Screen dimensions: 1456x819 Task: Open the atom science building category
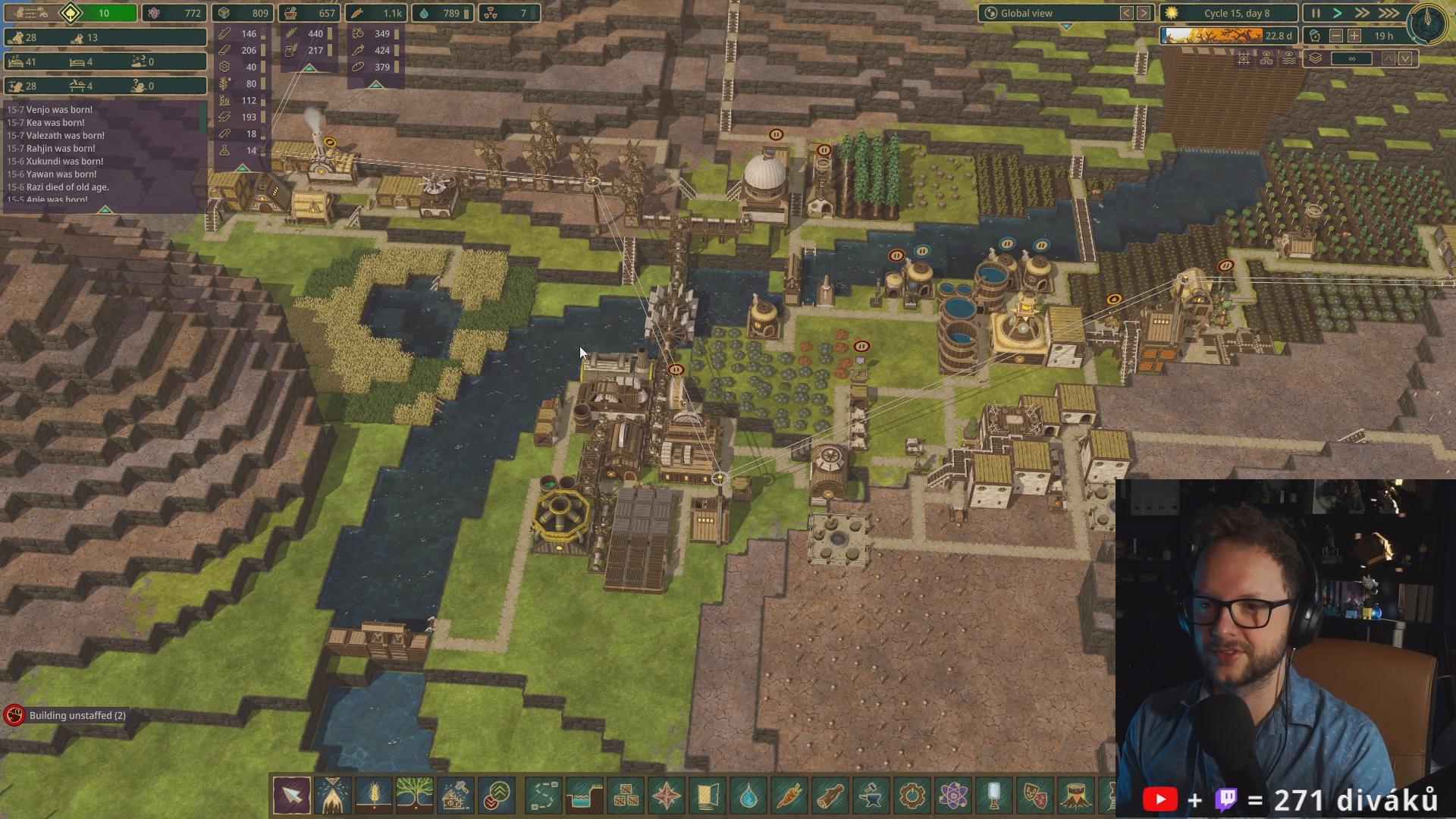(x=953, y=795)
